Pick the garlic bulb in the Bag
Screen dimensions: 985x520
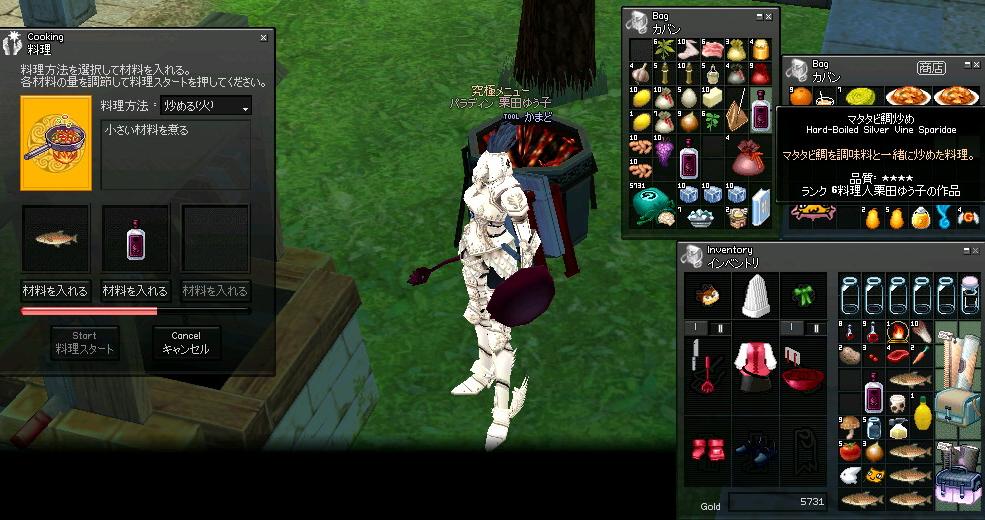pos(641,74)
